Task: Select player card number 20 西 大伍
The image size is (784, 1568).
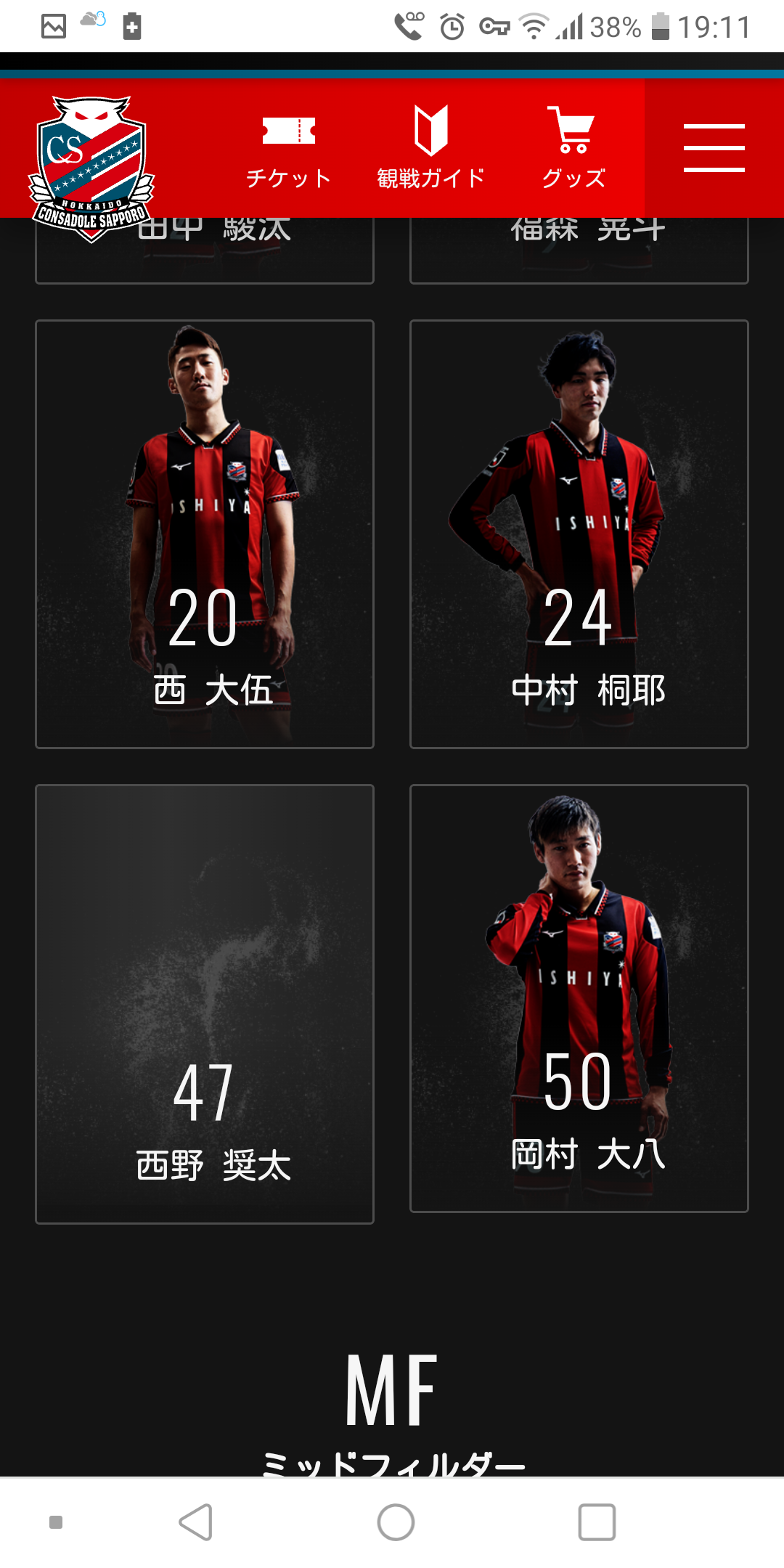Action: pos(205,534)
